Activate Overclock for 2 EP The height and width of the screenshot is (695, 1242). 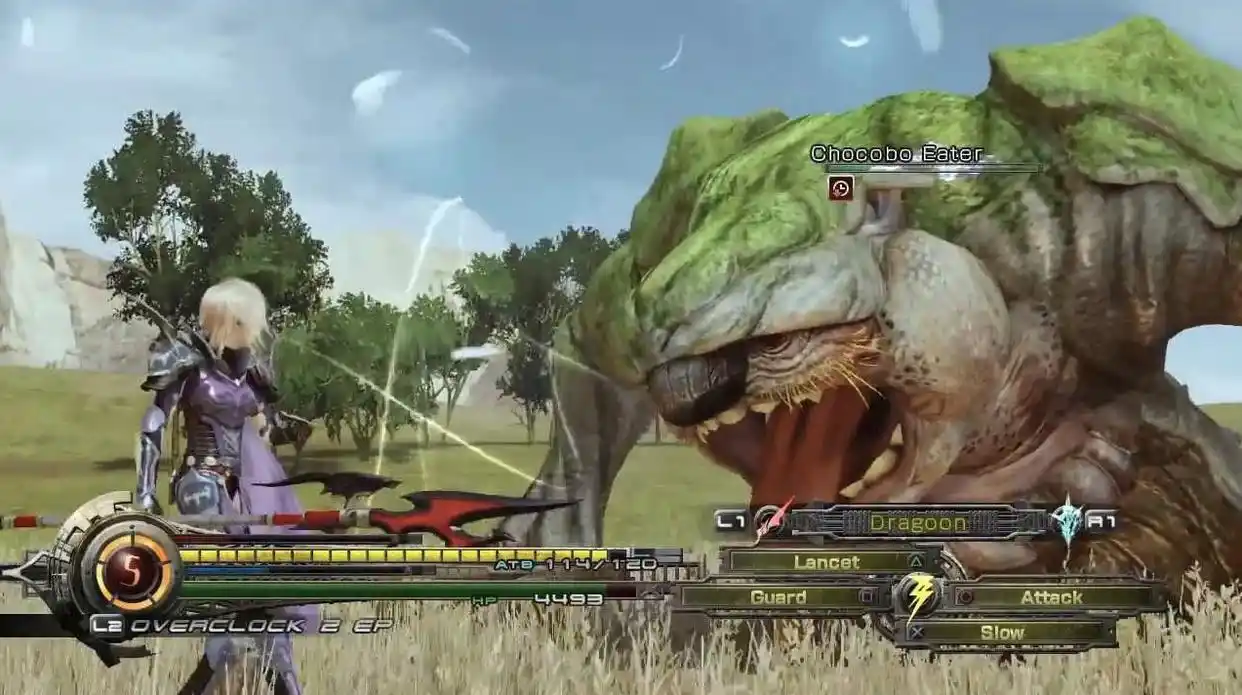240,626
